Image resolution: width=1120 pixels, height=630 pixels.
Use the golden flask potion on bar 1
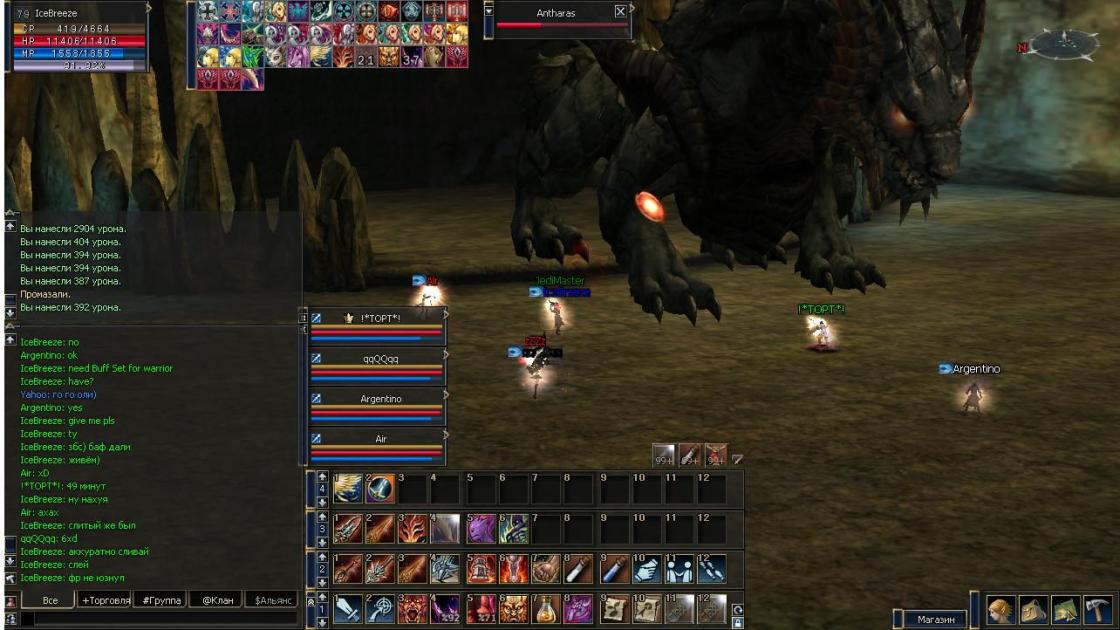point(545,609)
